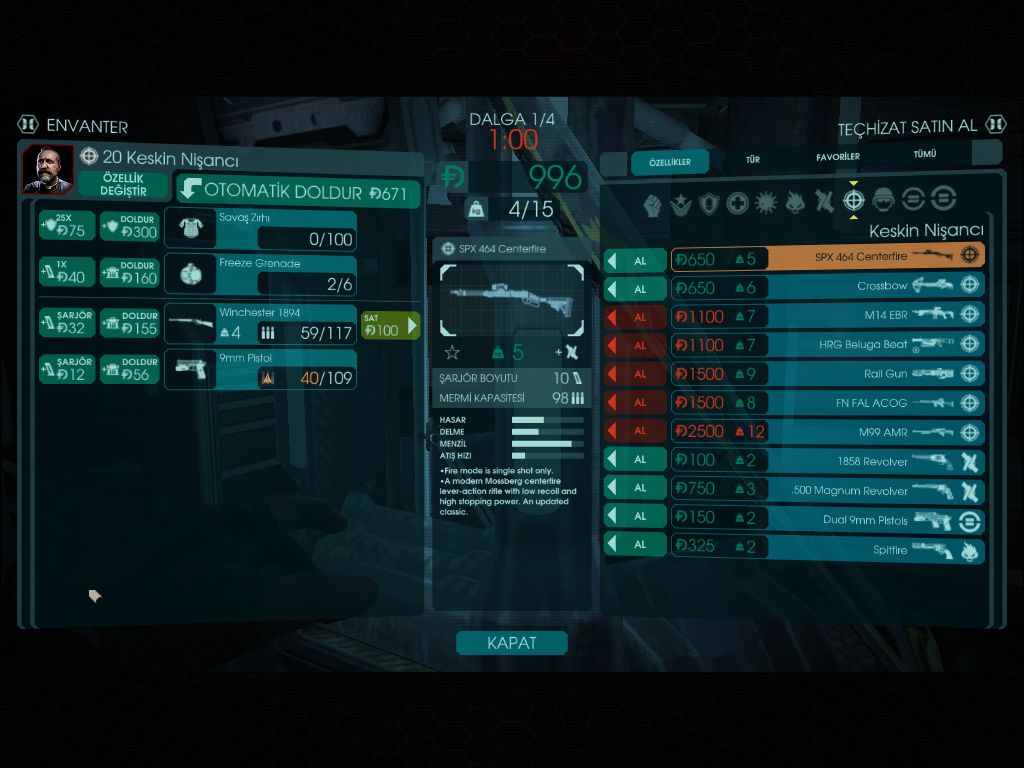Sell the Winchester 1894 with SAT
The image size is (1024, 768).
pyautogui.click(x=390, y=326)
